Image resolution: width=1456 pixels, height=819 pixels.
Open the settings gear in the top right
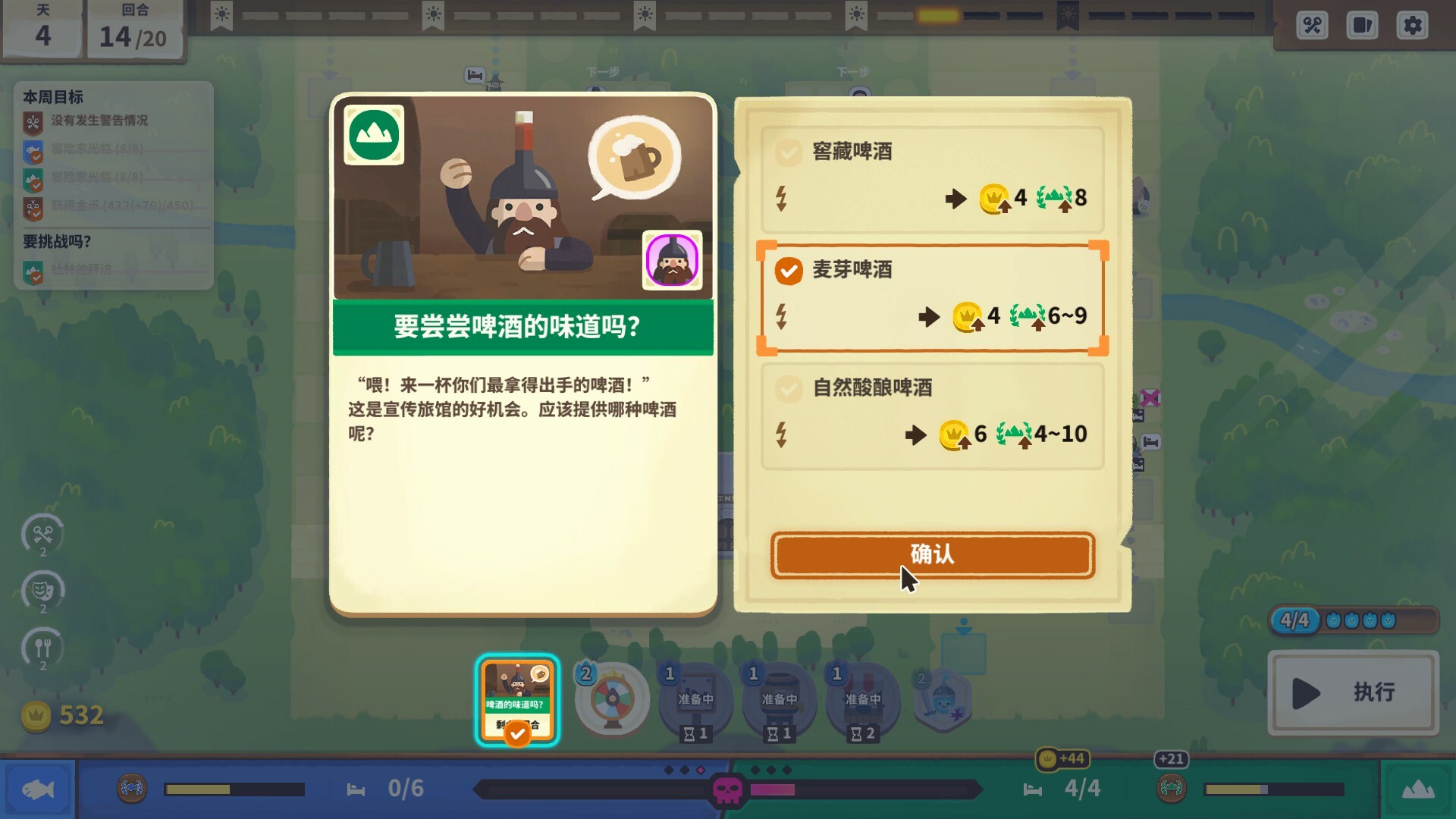point(1412,25)
